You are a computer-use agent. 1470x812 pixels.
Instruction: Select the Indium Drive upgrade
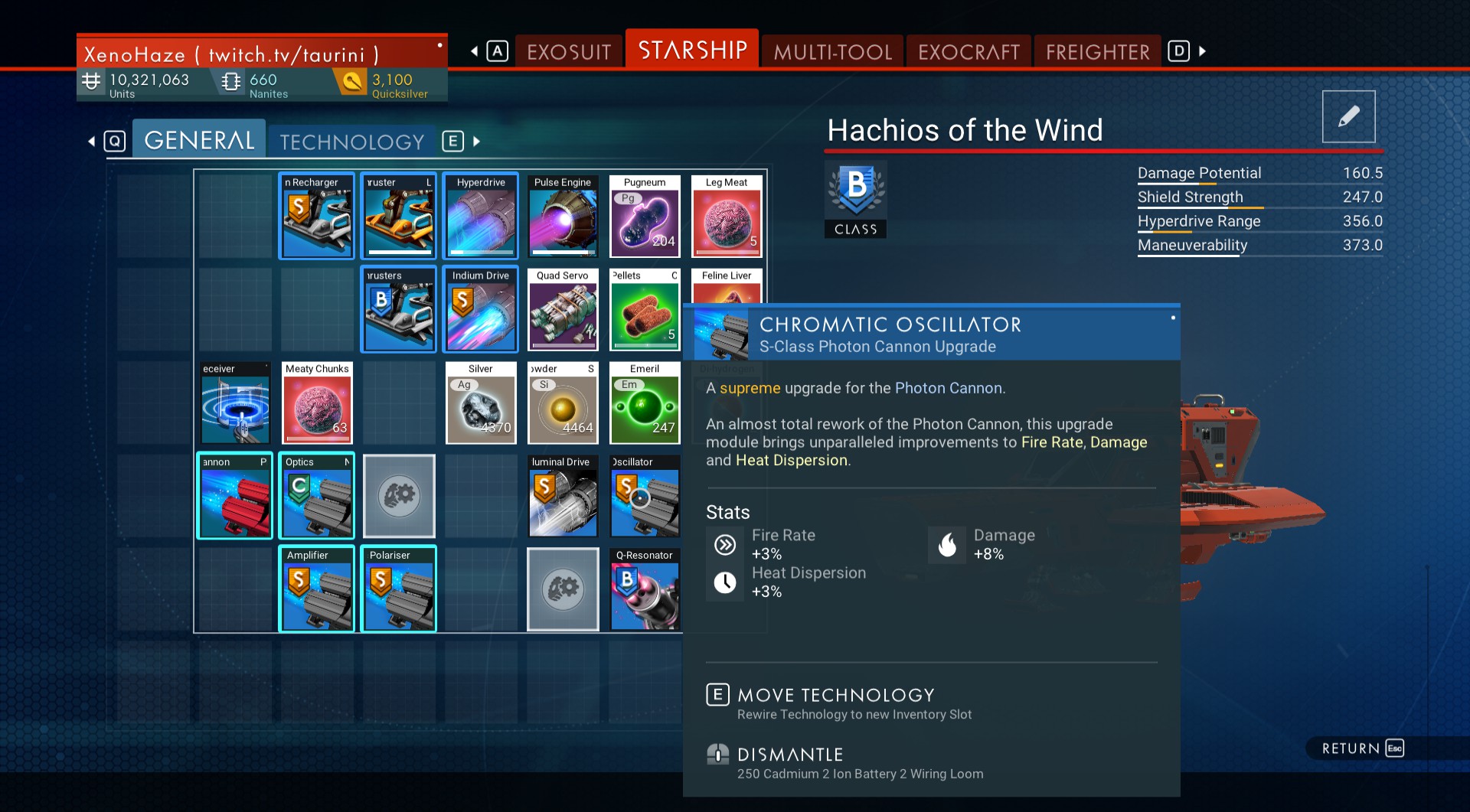(x=480, y=309)
